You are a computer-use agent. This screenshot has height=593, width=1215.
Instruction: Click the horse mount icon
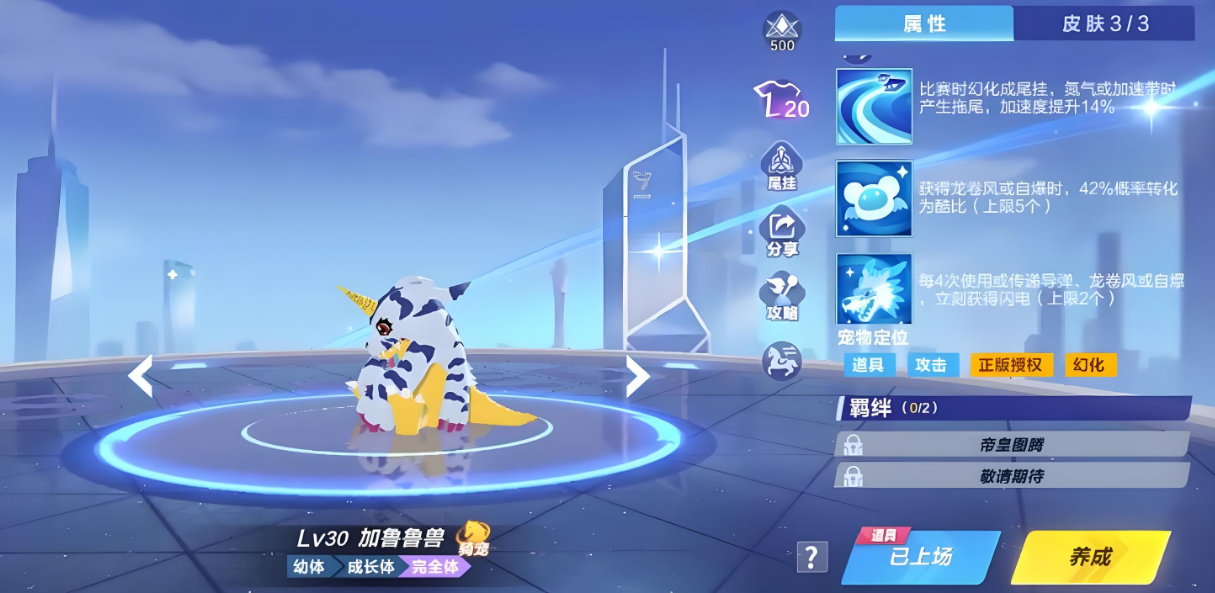(781, 360)
